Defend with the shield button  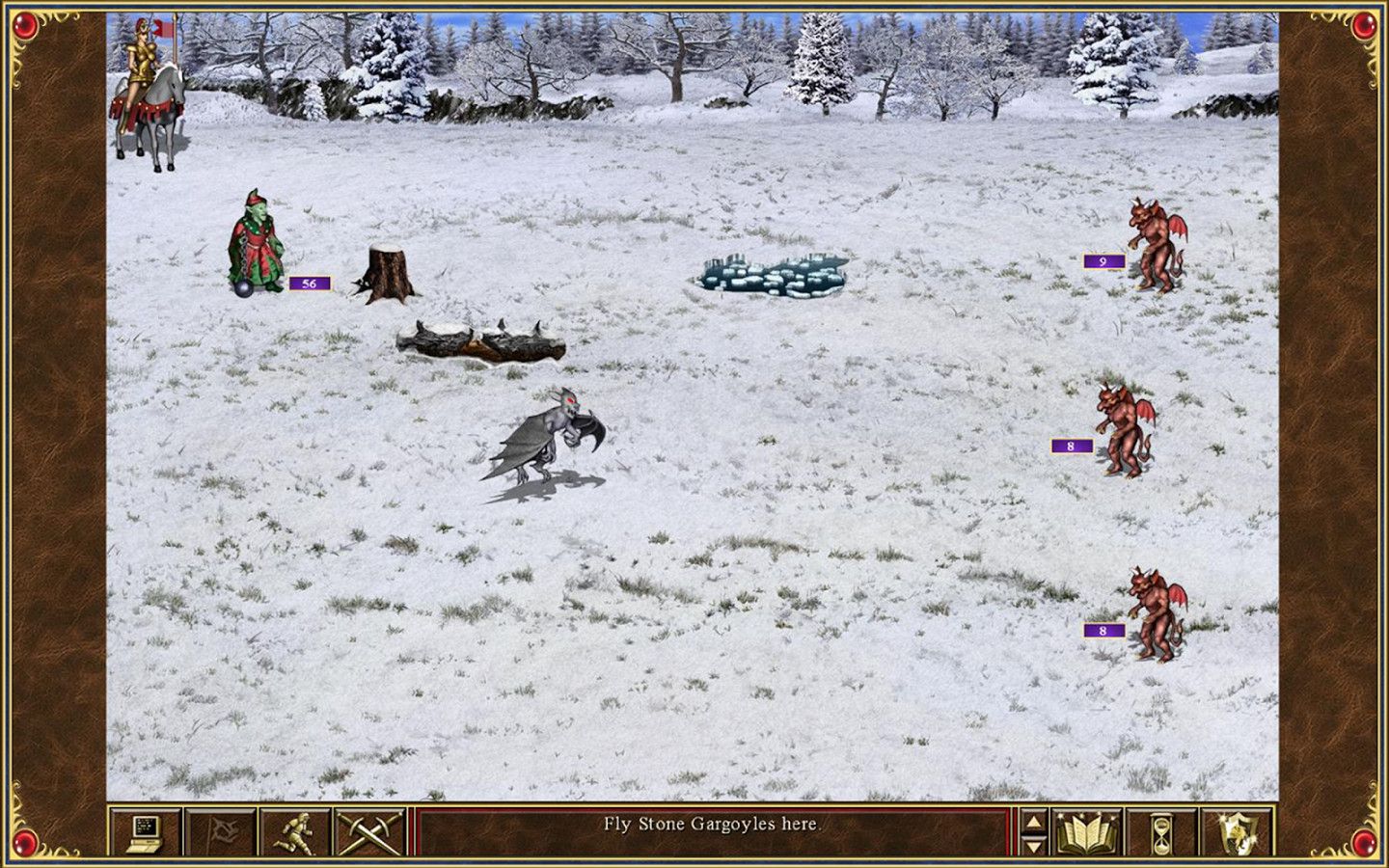pos(1237,832)
